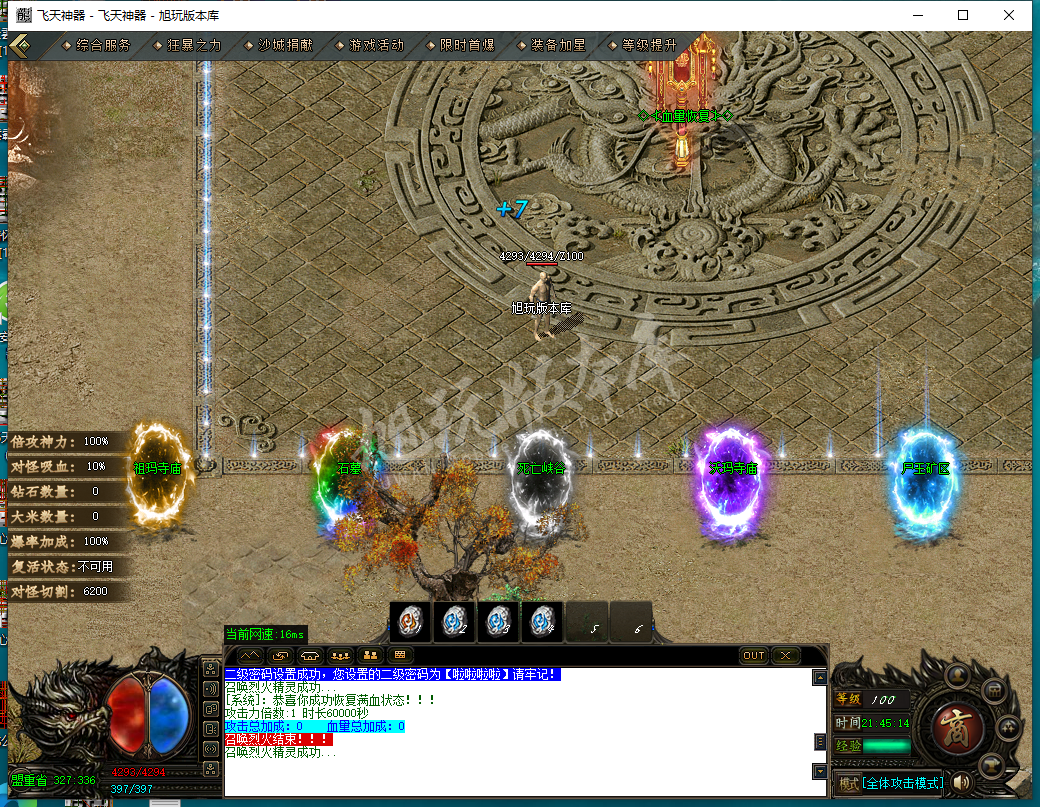
Task: Open the 狂暴之力 menu
Action: (194, 45)
